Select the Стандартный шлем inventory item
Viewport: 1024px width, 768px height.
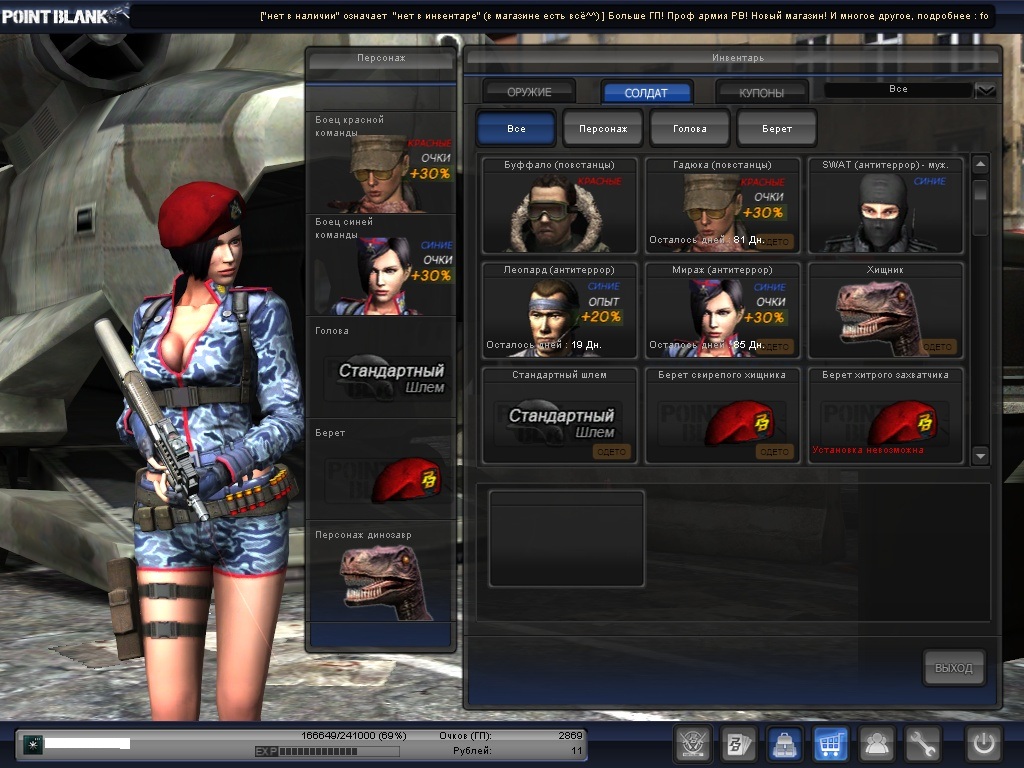pyautogui.click(x=559, y=415)
